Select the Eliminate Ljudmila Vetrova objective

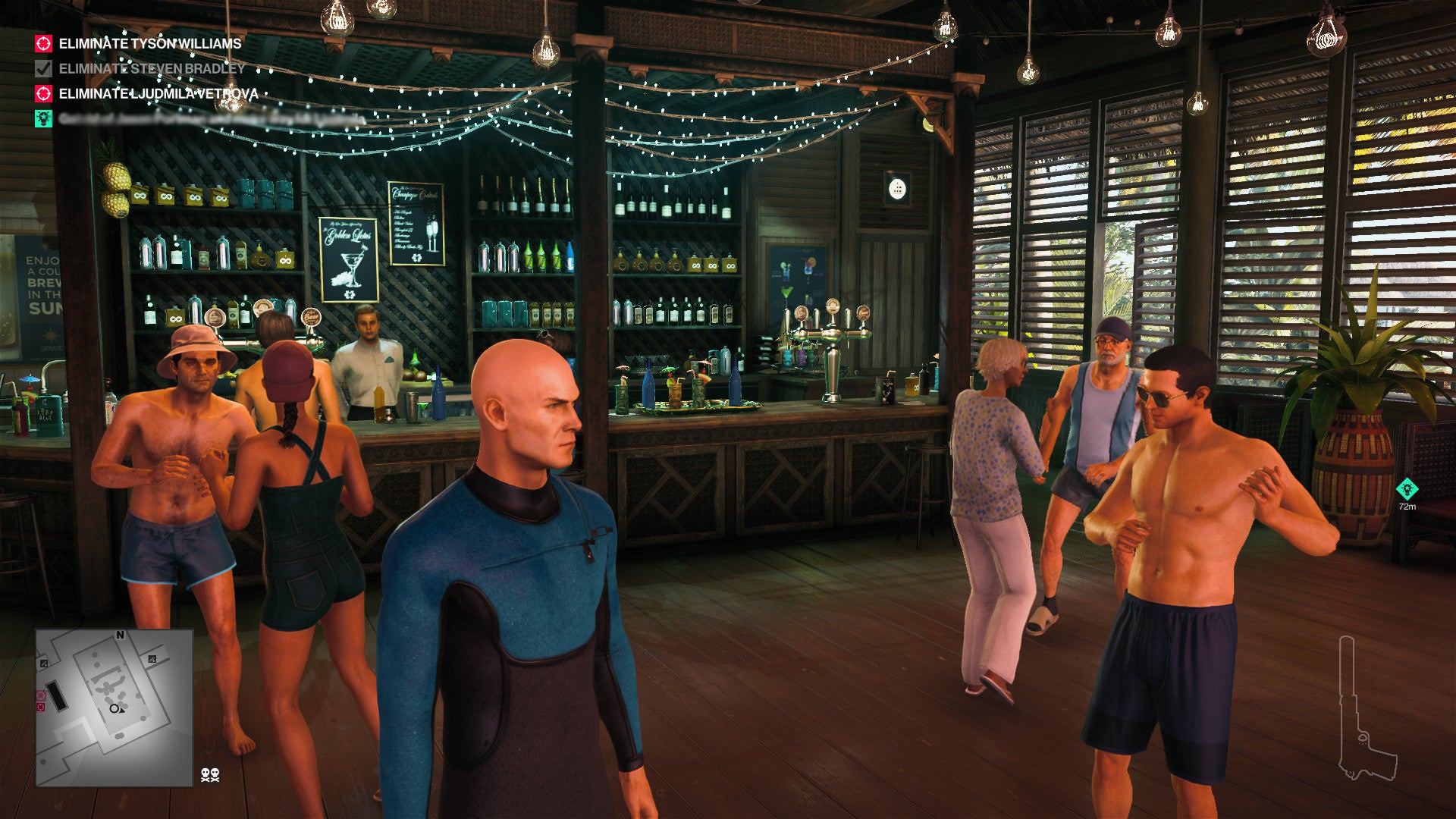coord(158,94)
